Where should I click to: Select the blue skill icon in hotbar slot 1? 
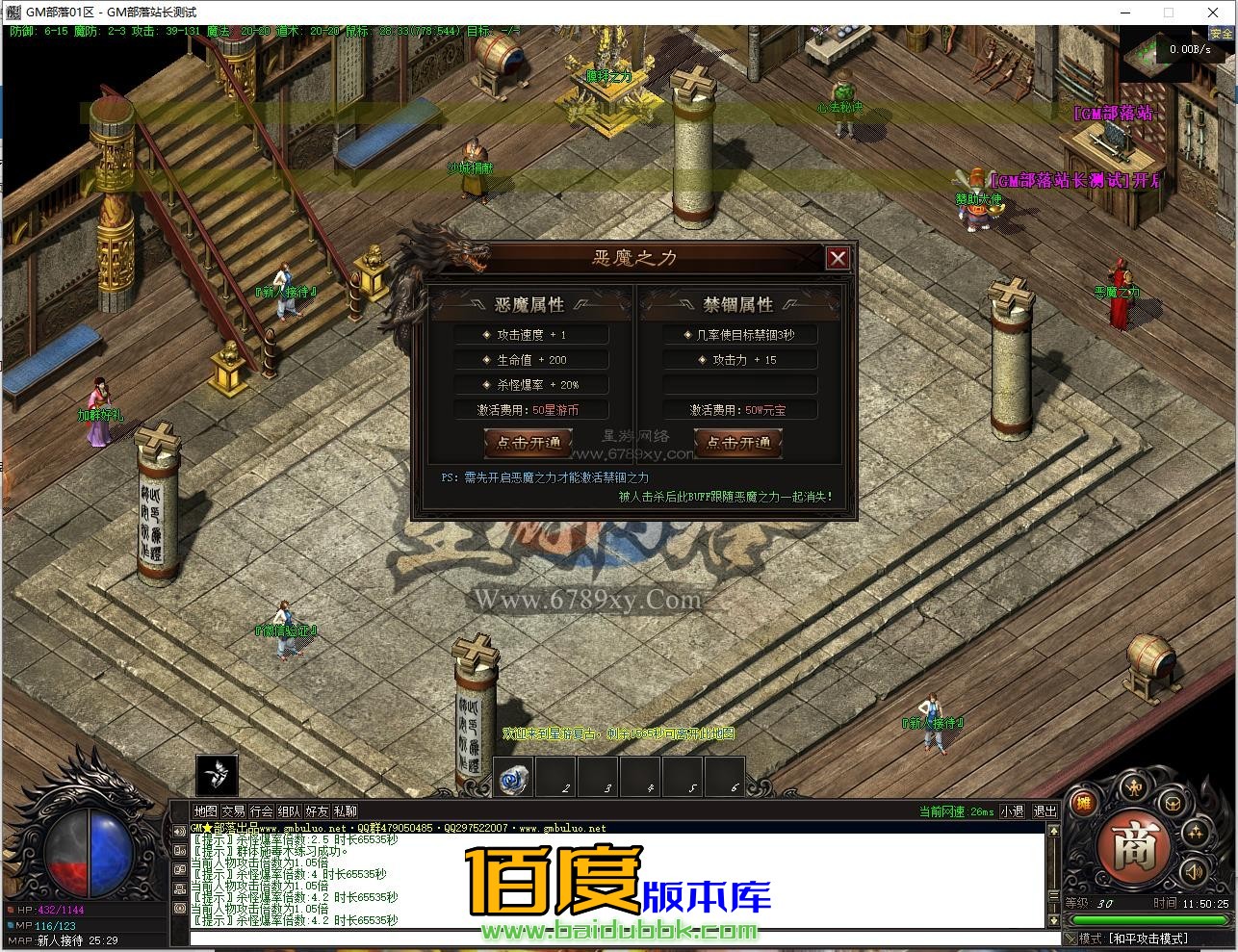[513, 780]
